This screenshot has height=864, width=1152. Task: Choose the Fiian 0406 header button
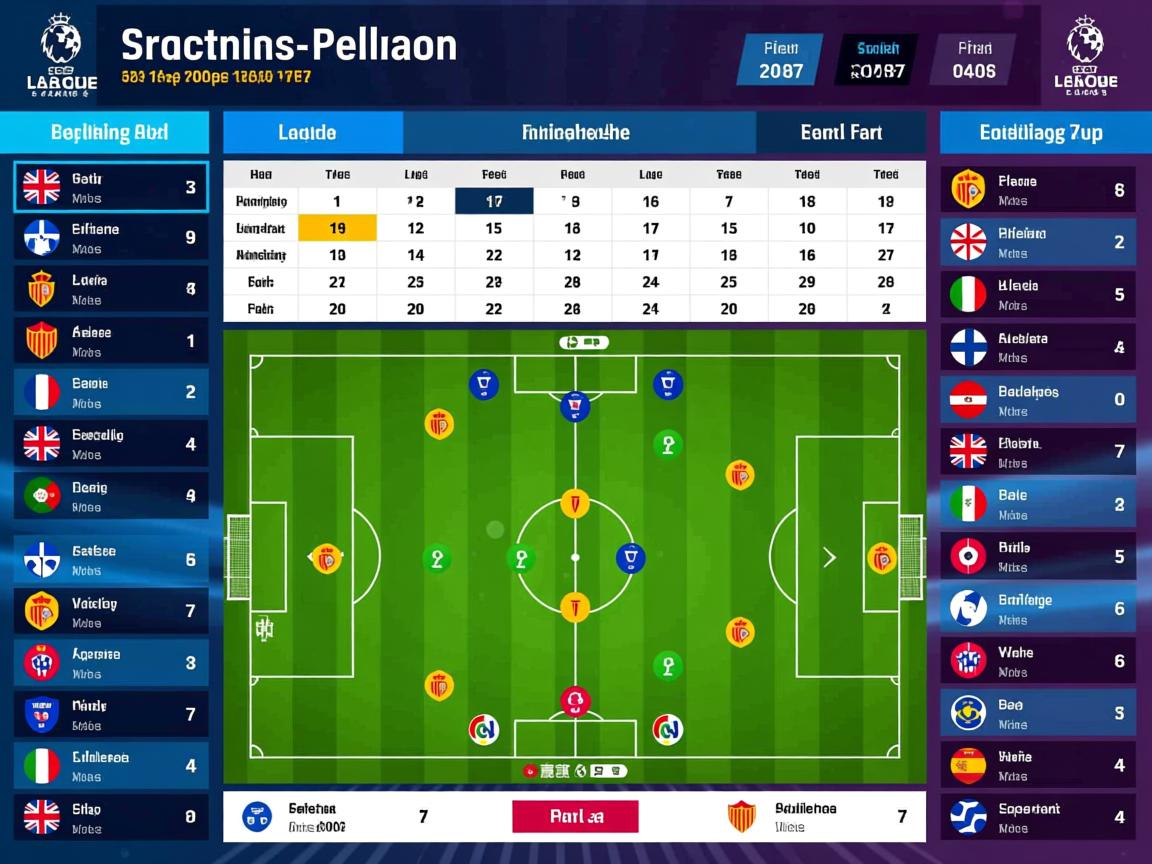[973, 59]
